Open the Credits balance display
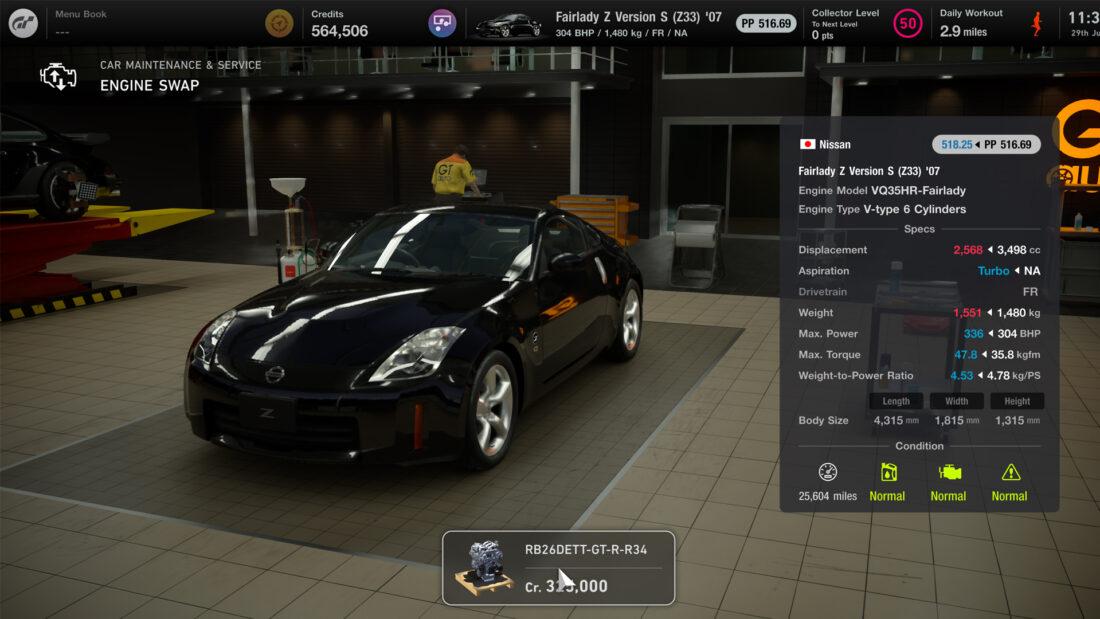This screenshot has height=619, width=1100. pyautogui.click(x=340, y=23)
